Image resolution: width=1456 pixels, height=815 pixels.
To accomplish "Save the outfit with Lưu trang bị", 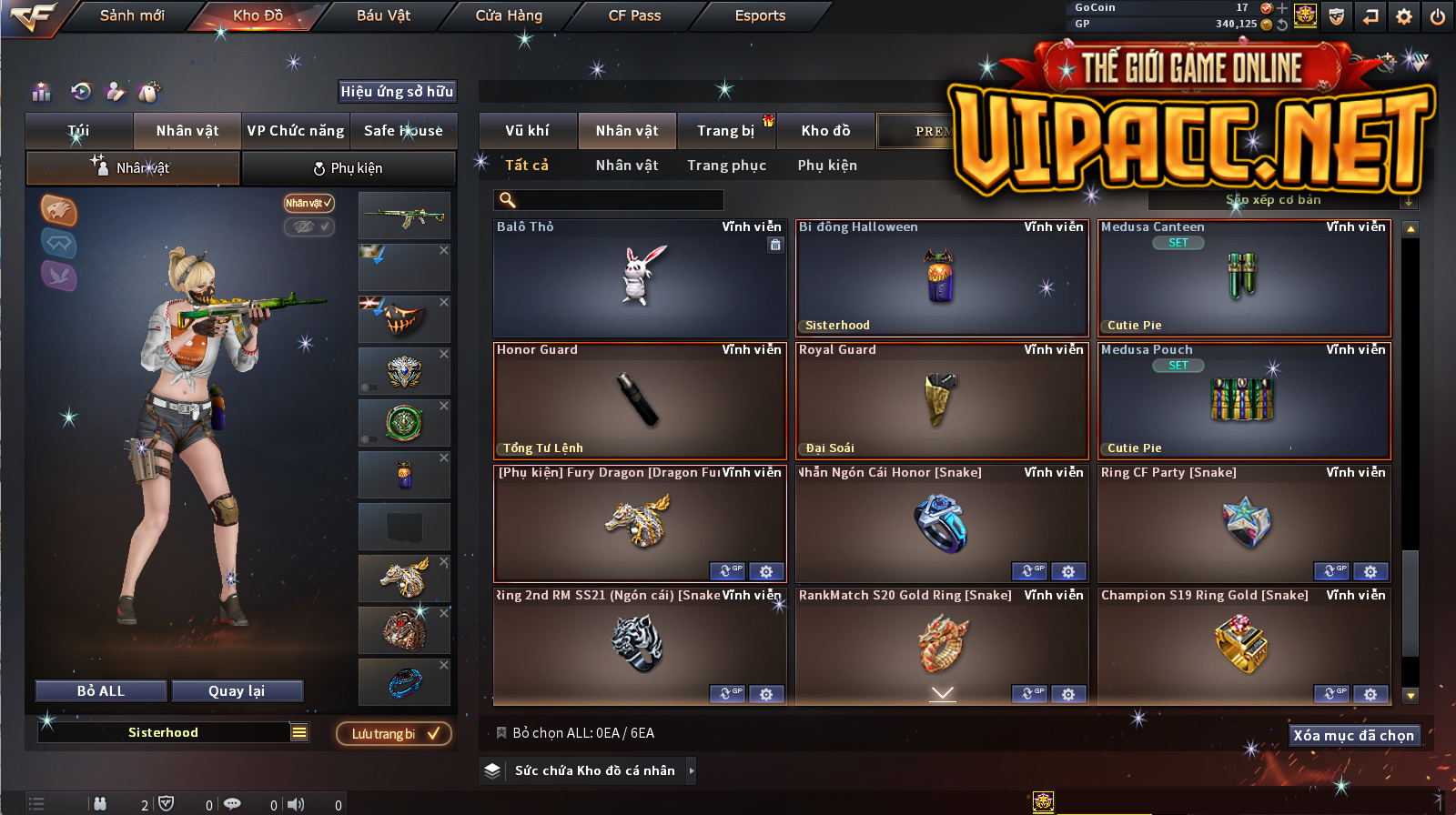I will pos(394,734).
